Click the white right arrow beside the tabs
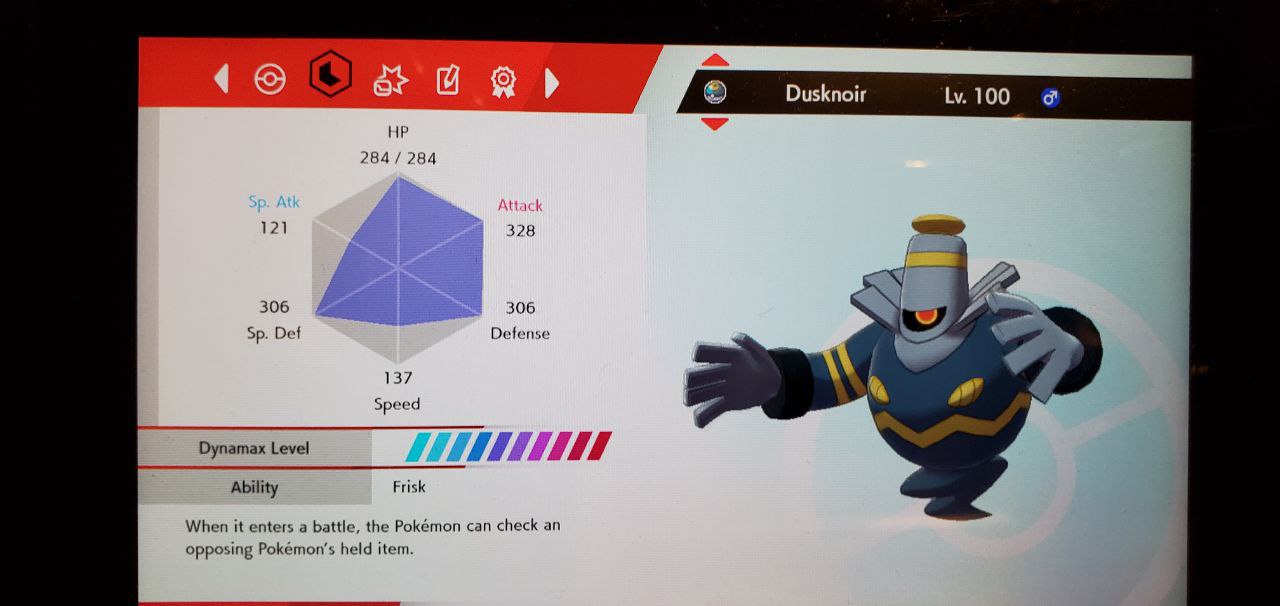The width and height of the screenshot is (1280, 606). pyautogui.click(x=551, y=82)
